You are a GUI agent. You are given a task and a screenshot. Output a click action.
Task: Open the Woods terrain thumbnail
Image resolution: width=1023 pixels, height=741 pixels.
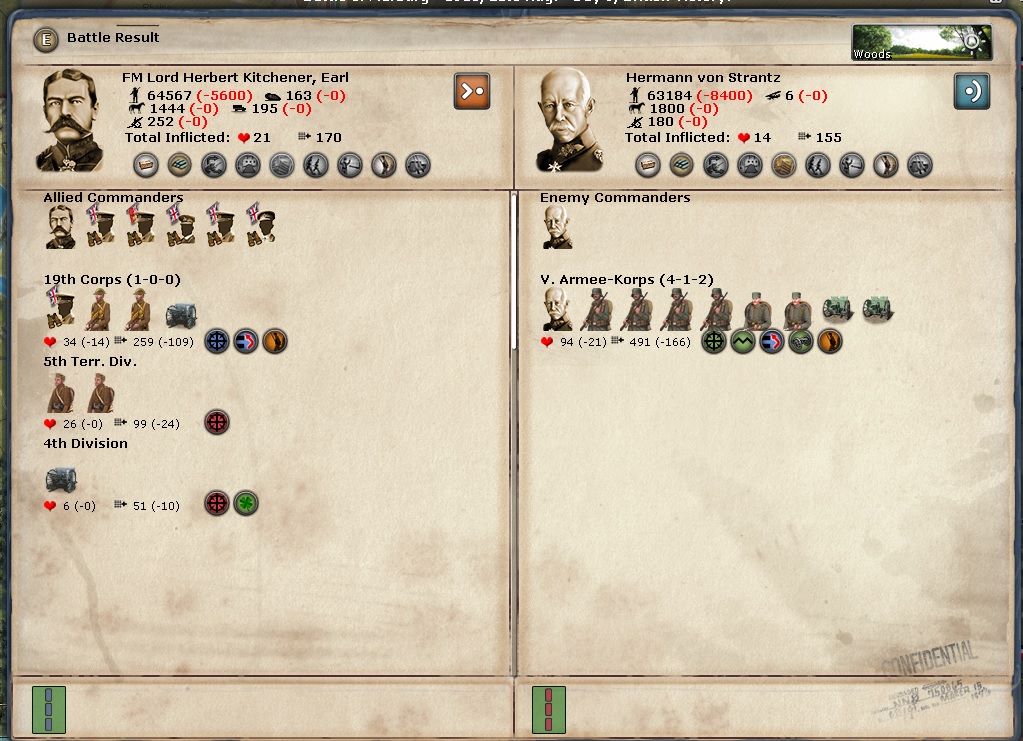tap(921, 43)
